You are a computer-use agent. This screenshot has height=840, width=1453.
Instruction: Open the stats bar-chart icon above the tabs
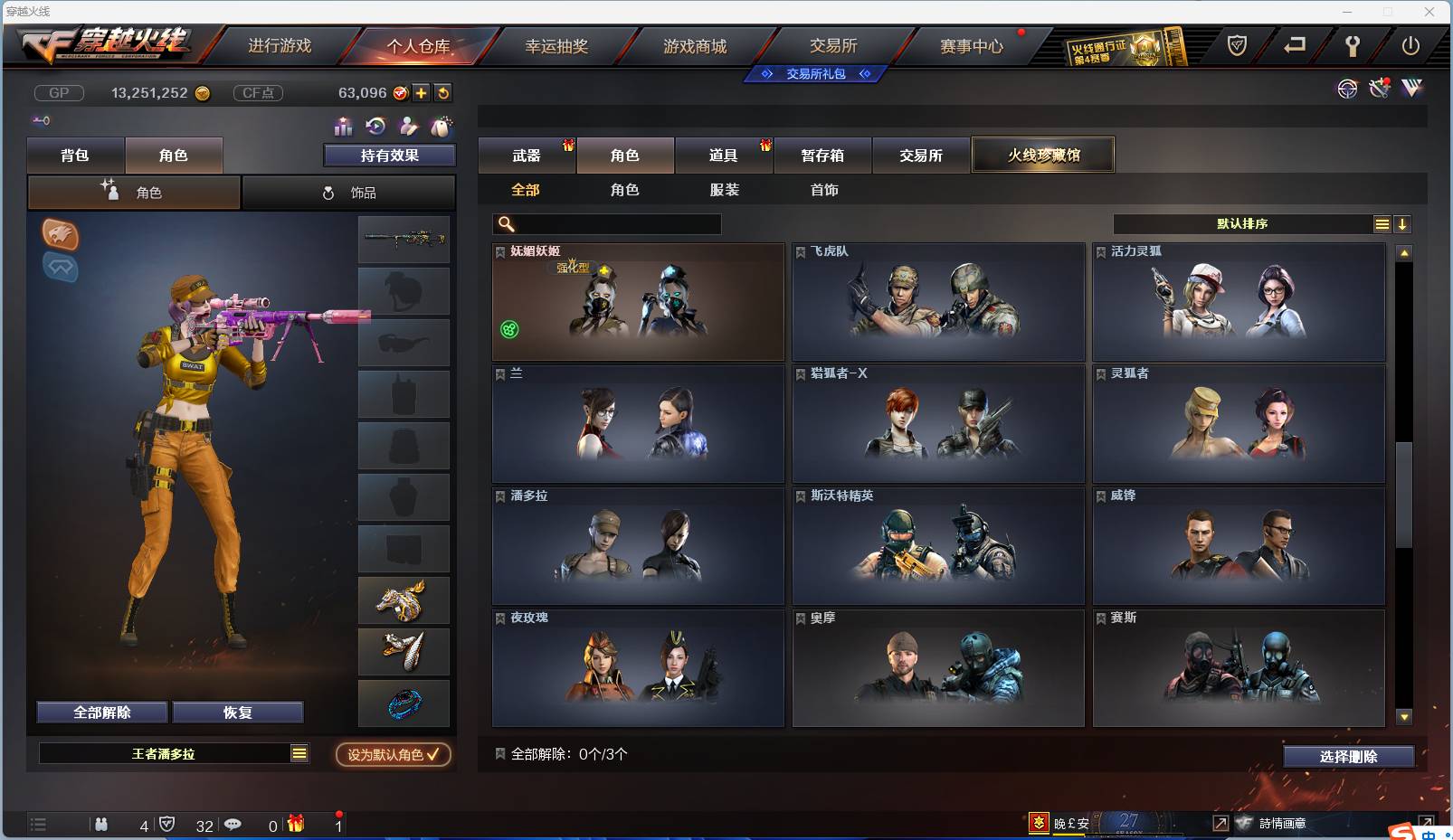[343, 127]
